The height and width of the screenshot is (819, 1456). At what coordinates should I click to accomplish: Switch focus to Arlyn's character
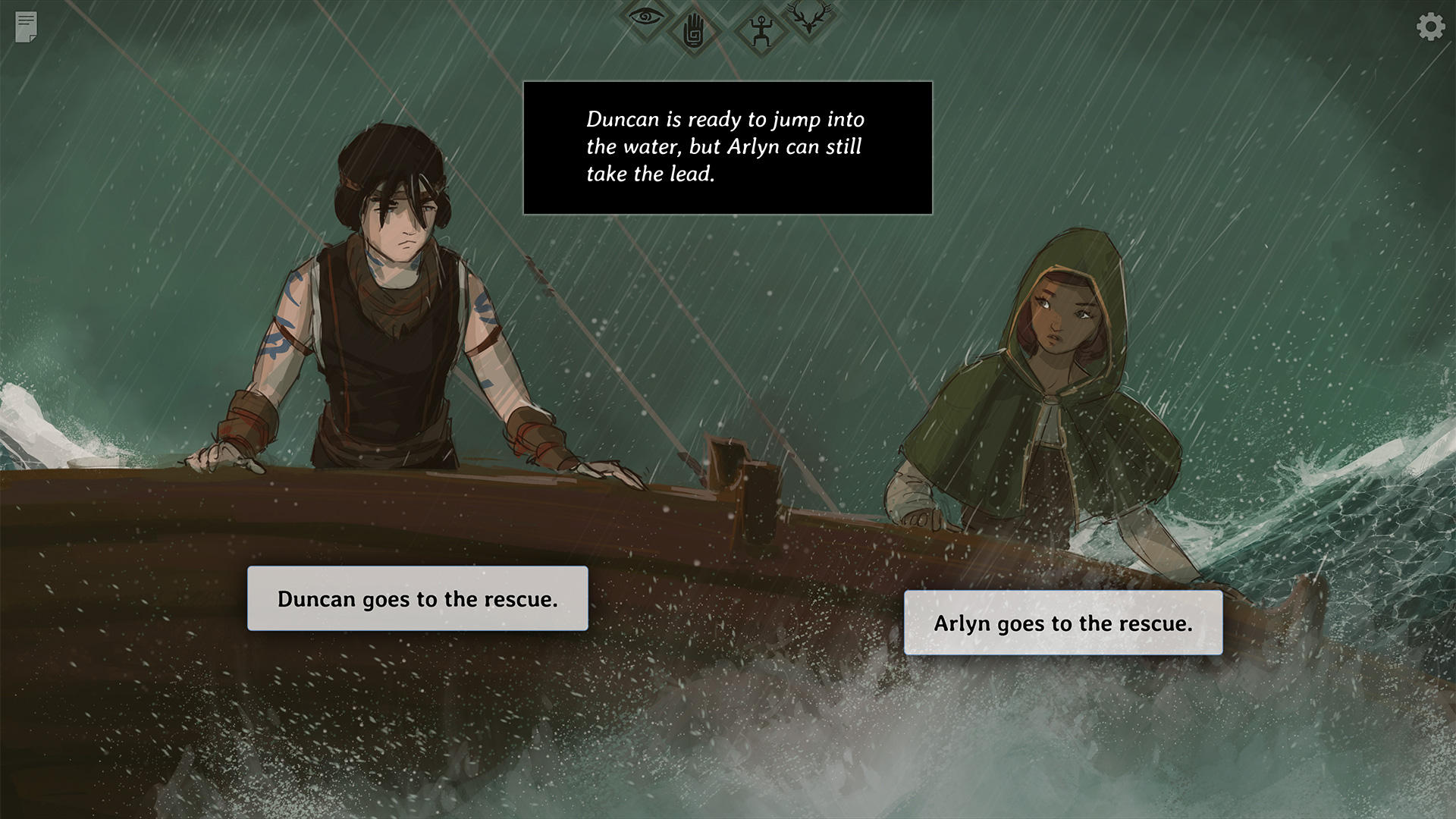(1062, 341)
